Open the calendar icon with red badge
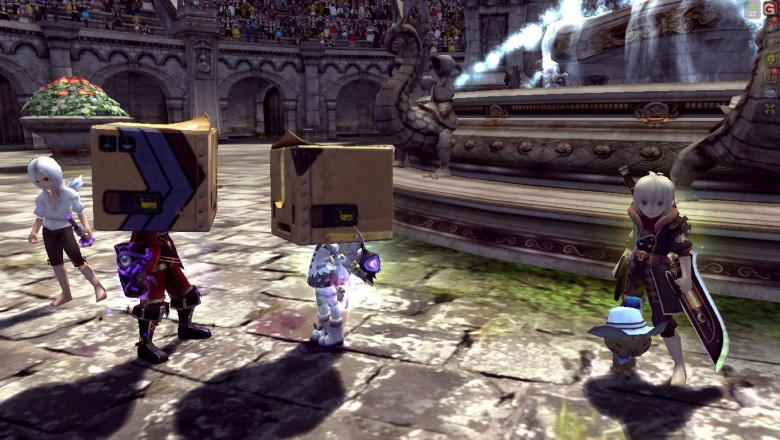Viewport: 780px width, 440px height. pos(770,75)
